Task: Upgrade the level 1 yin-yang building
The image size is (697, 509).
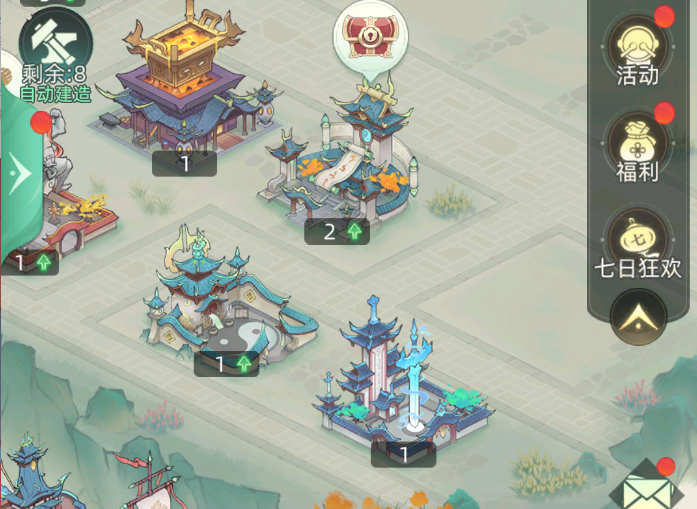Action: coord(226,364)
